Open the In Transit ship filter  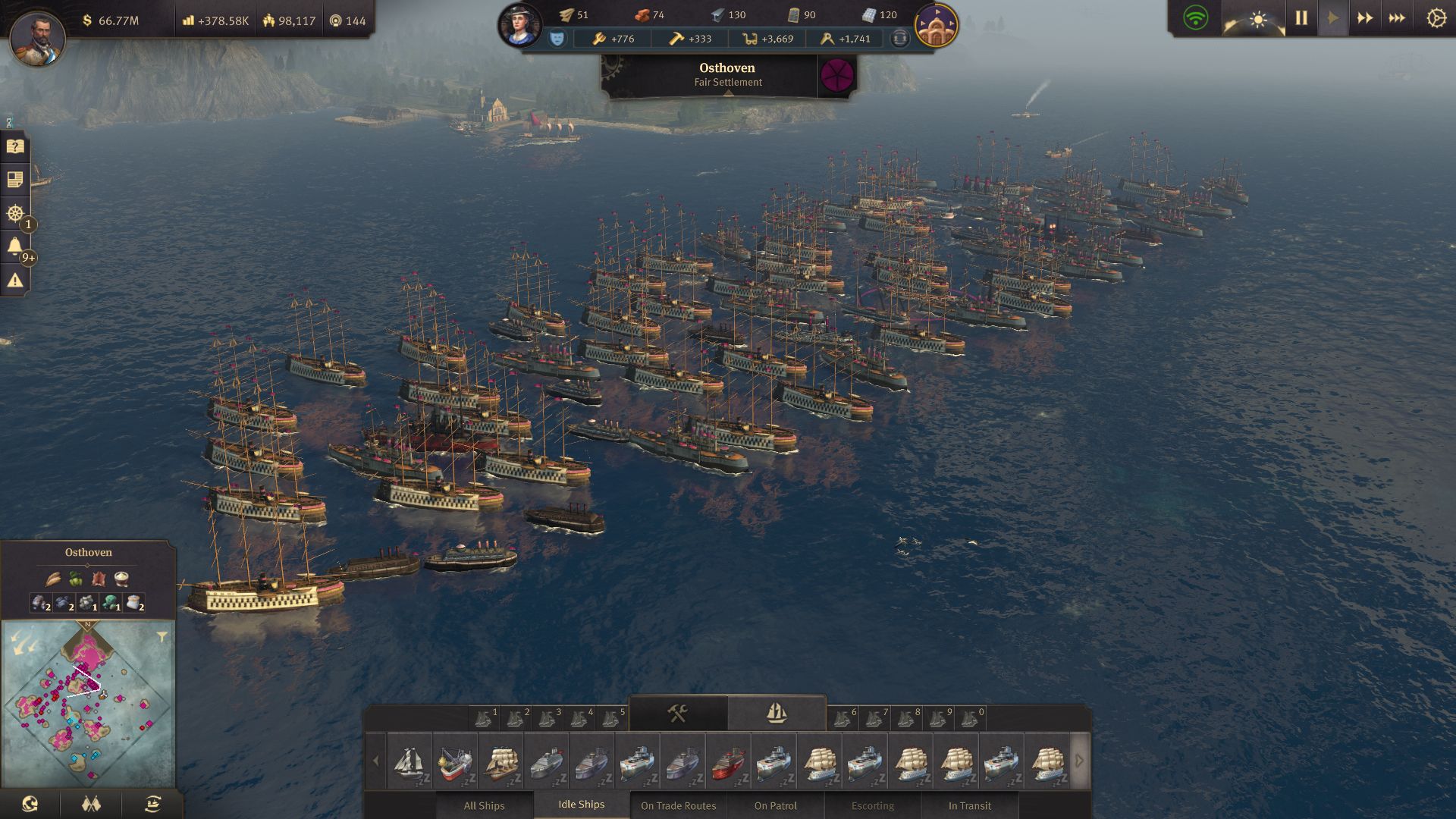click(x=971, y=805)
